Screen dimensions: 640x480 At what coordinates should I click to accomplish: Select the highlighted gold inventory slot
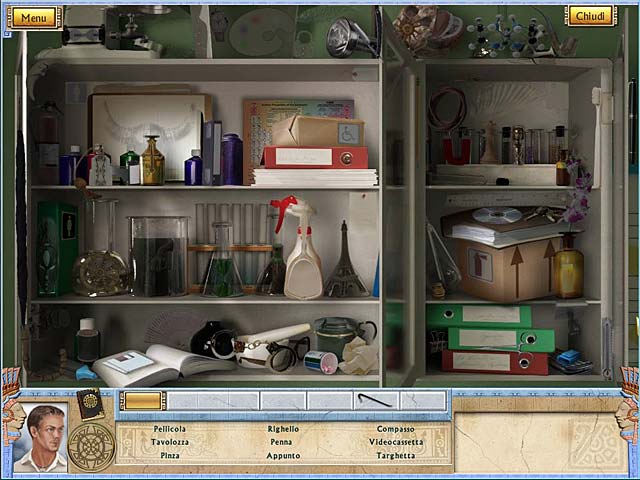tap(143, 401)
